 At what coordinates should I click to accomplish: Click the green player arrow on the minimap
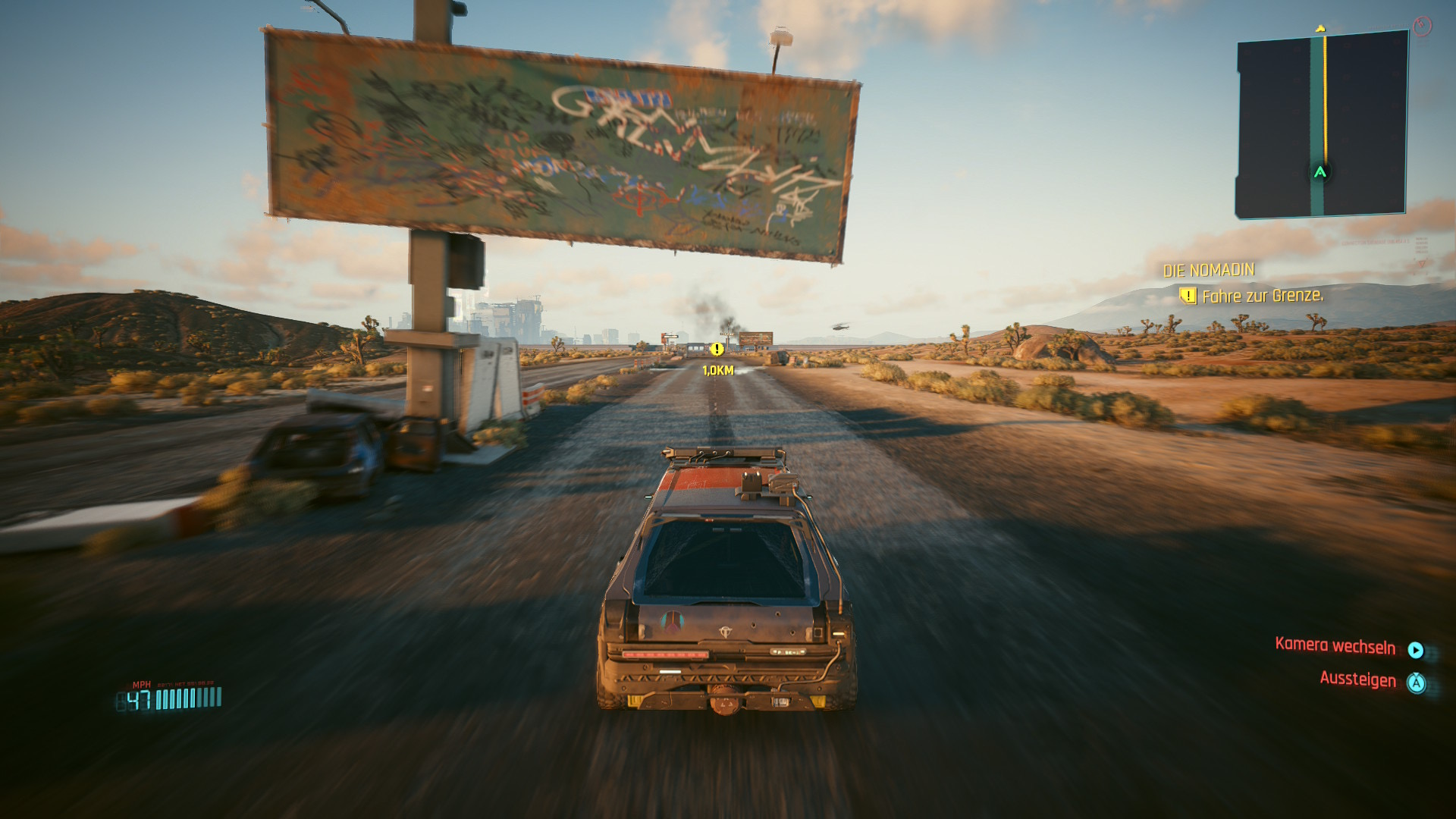coord(1320,172)
